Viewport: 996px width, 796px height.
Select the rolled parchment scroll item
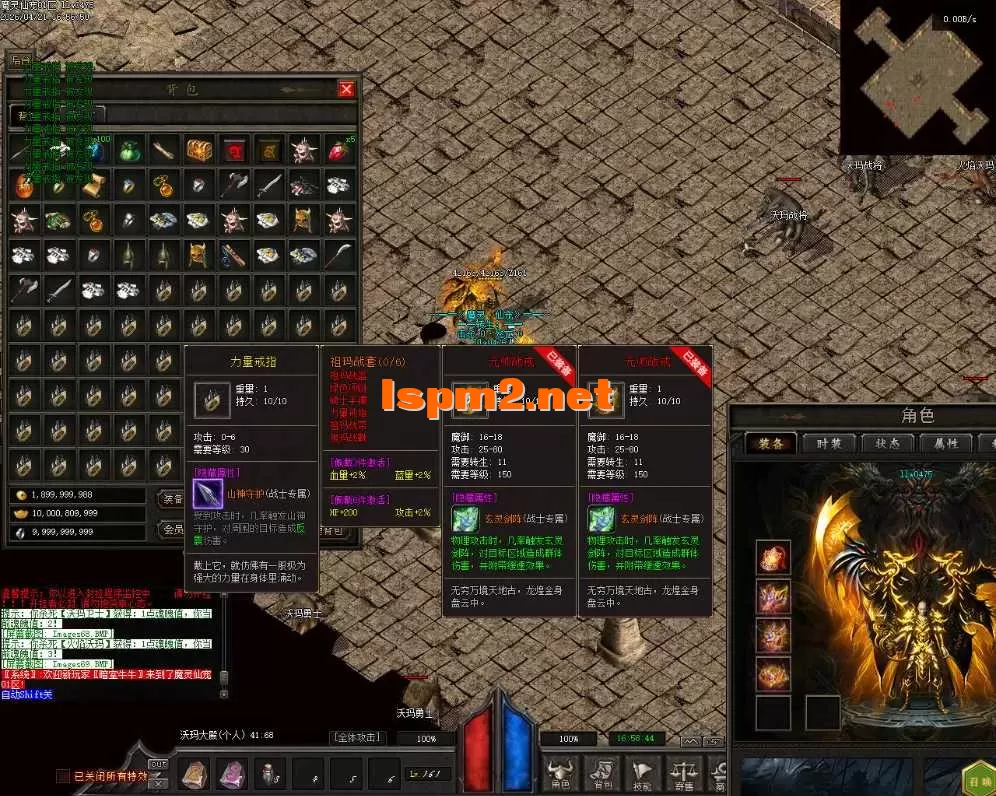(x=93, y=185)
